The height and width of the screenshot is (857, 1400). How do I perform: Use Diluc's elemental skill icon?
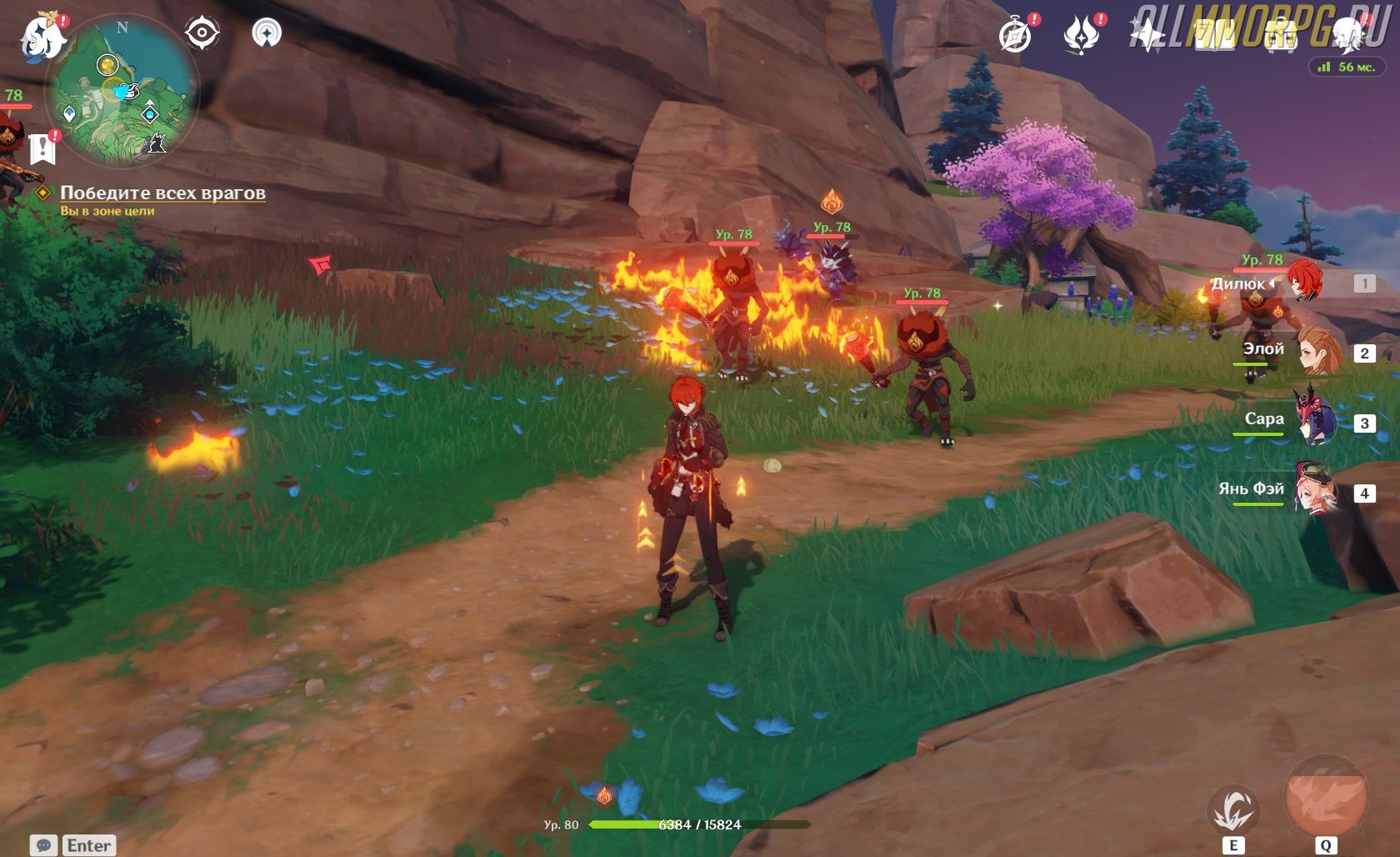tap(1233, 809)
